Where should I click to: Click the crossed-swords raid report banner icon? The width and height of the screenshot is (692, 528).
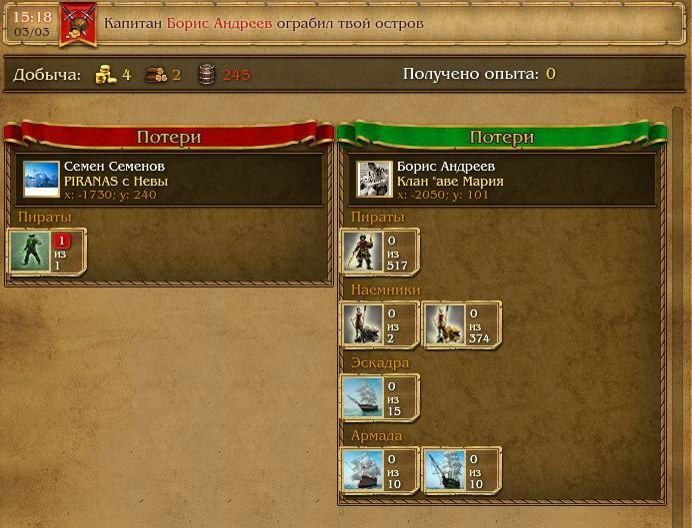click(x=77, y=24)
